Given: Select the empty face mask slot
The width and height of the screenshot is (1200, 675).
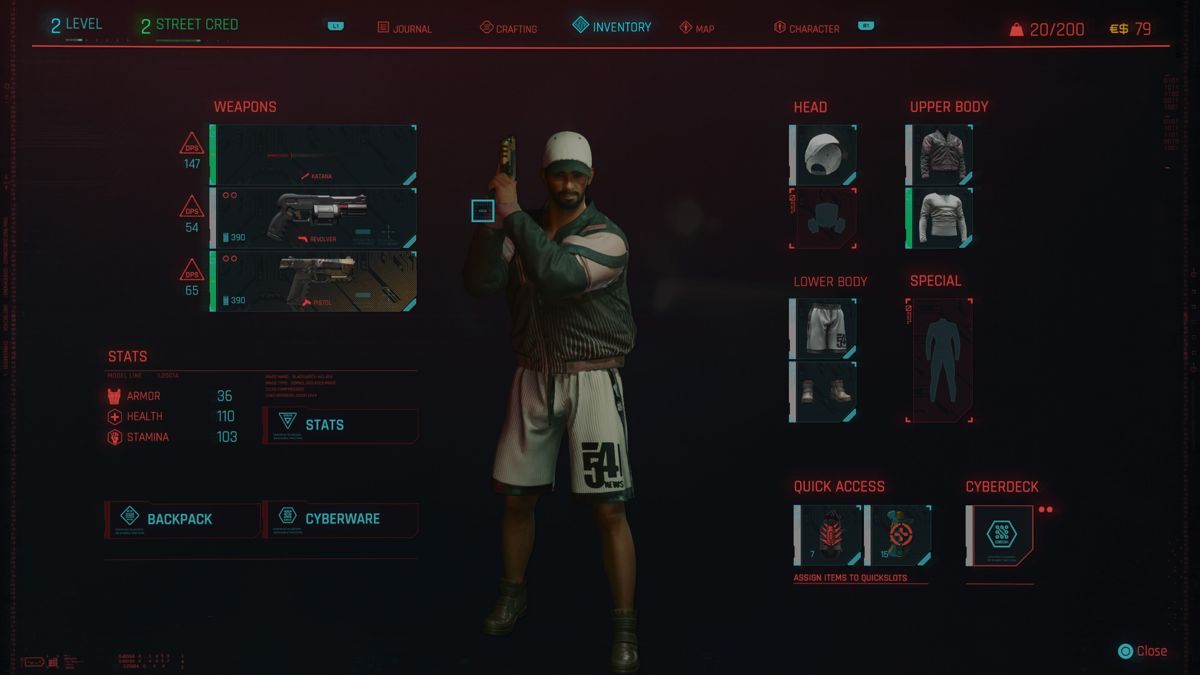Looking at the screenshot, I should coord(823,218).
